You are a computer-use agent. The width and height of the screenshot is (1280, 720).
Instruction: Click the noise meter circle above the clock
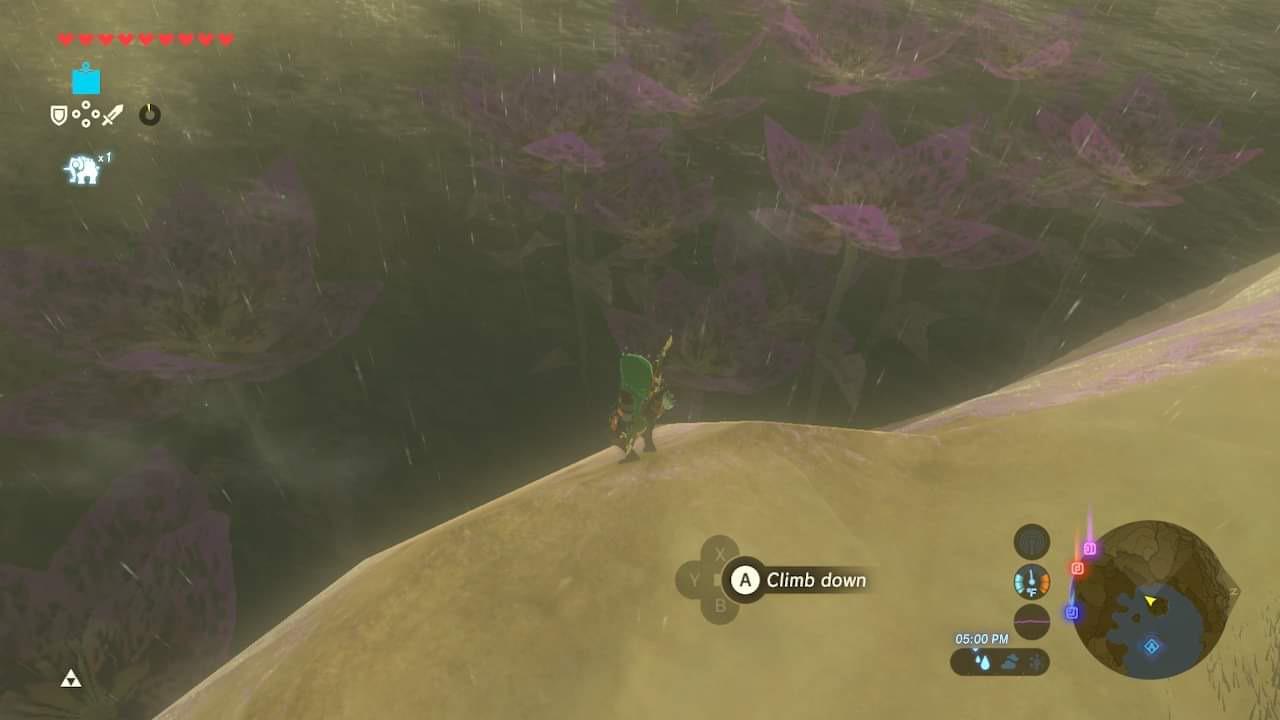1032,620
